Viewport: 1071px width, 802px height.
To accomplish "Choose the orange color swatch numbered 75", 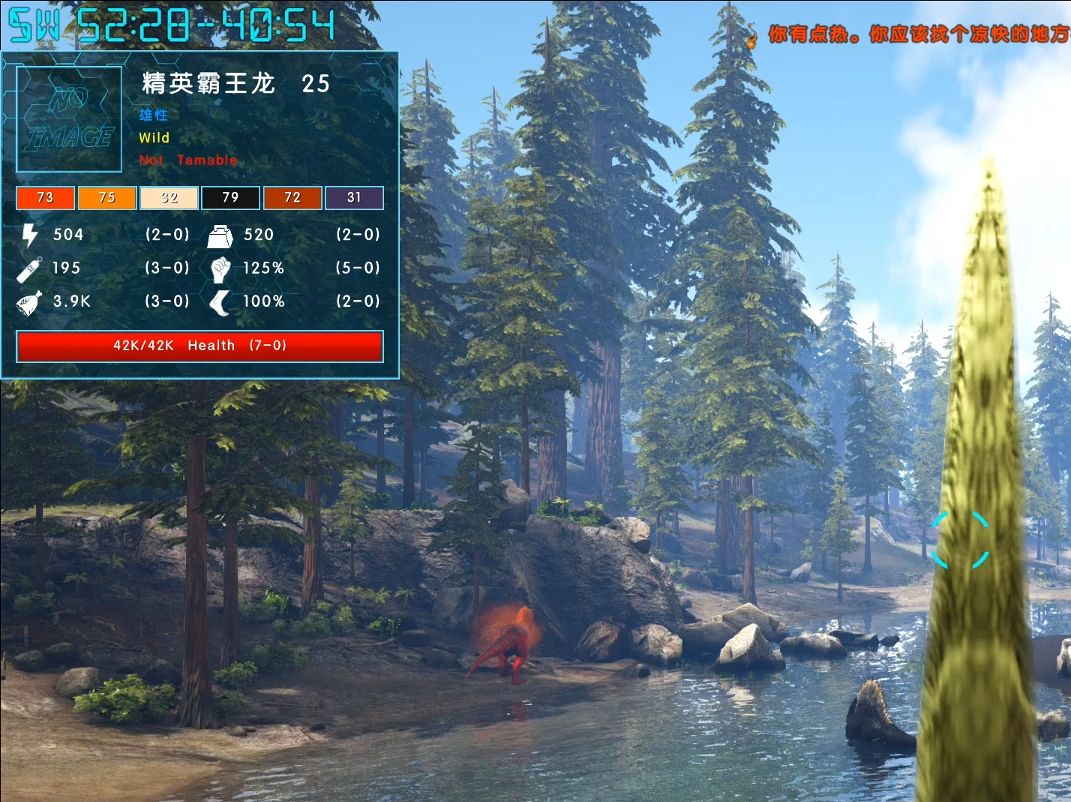I will [107, 197].
